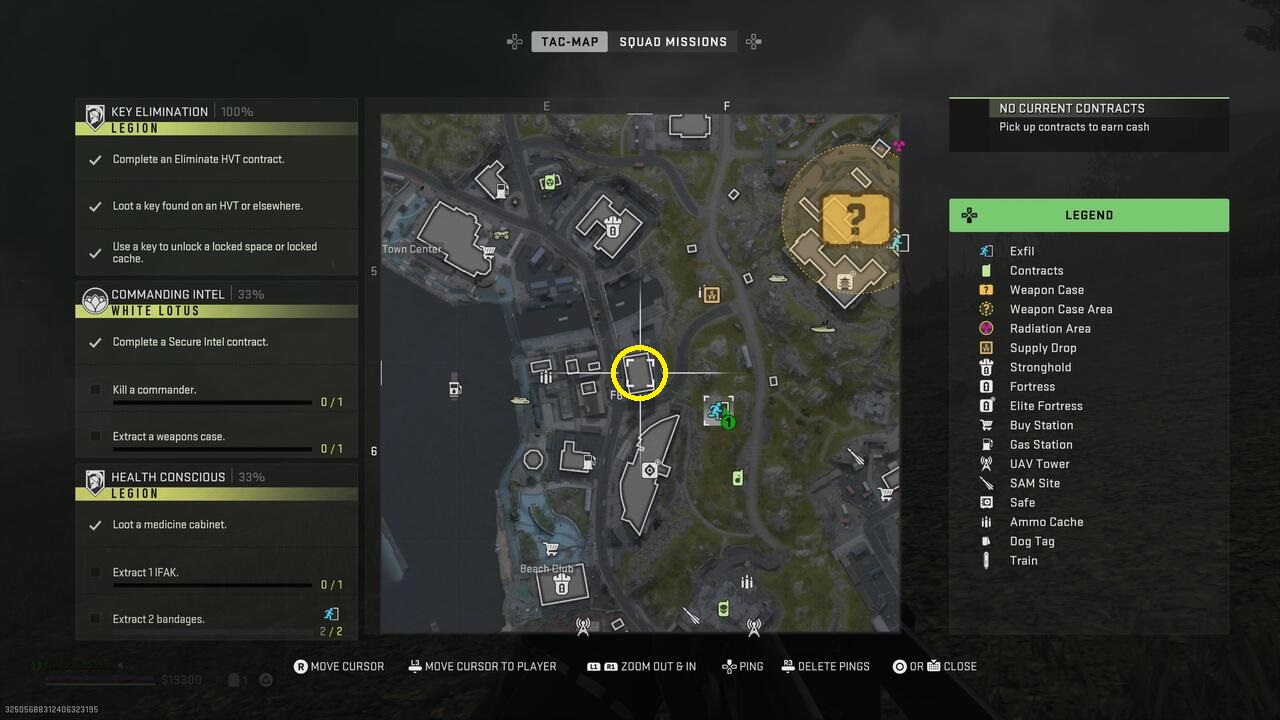Select the TAC-MAP tab
Image resolution: width=1280 pixels, height=720 pixels.
click(568, 41)
